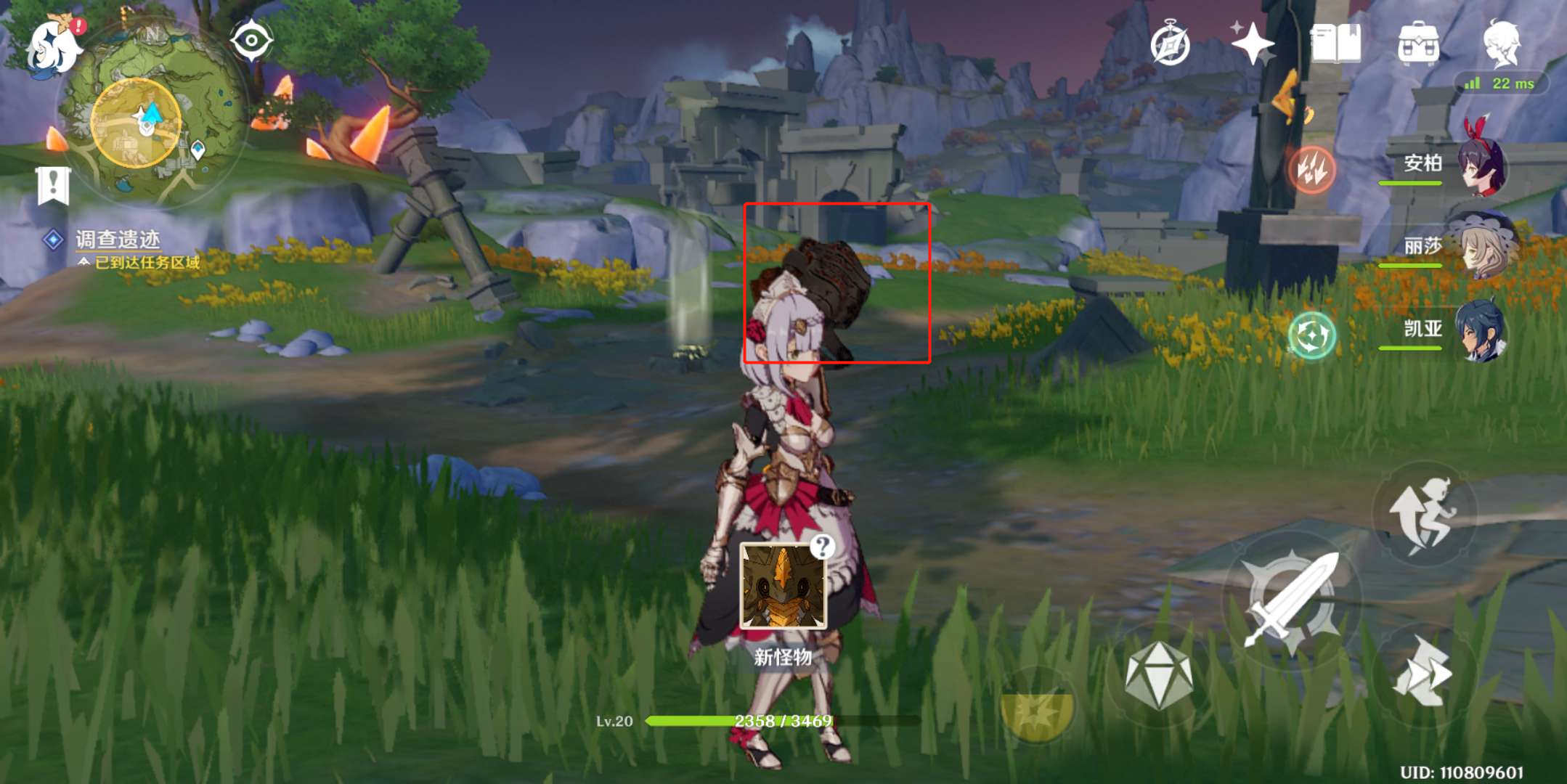Activate the crystal elemental skill button

(1158, 675)
